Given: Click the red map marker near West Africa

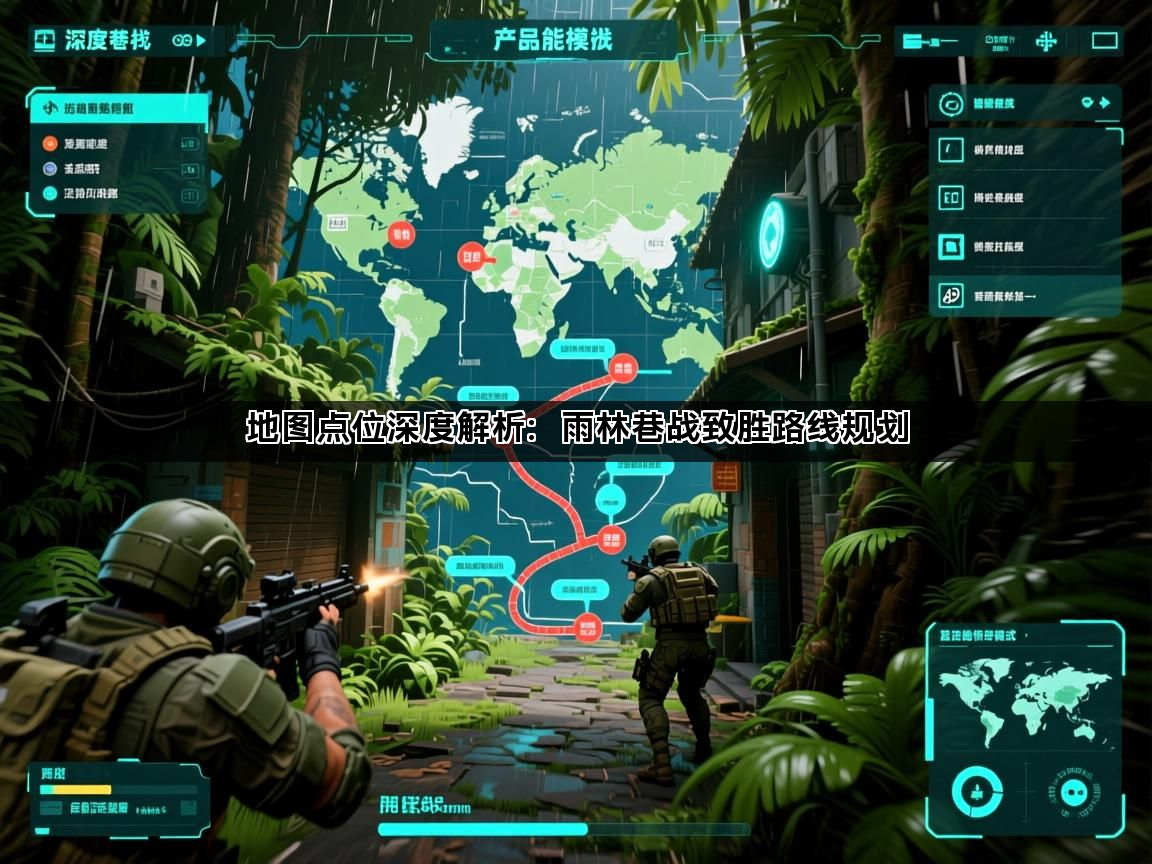Looking at the screenshot, I should (470, 256).
